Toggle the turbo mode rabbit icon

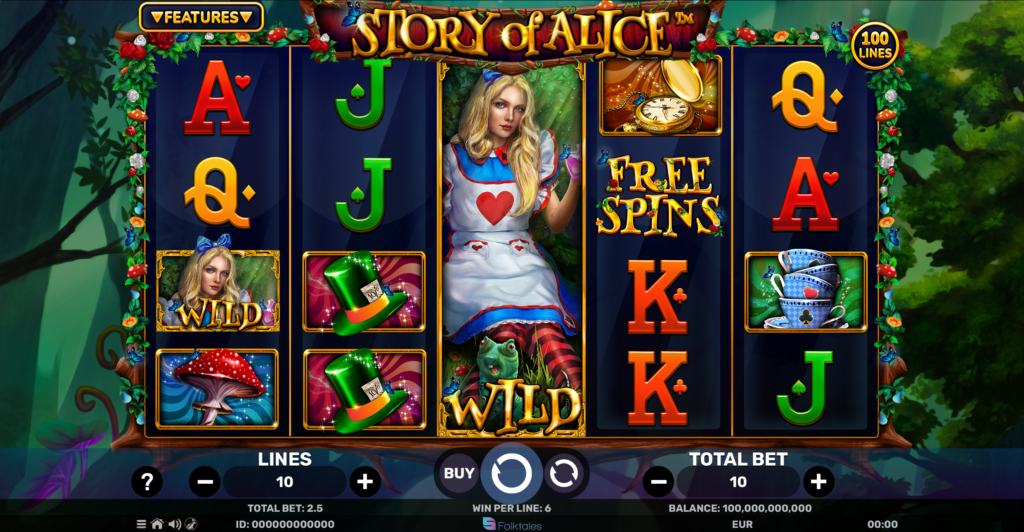click(x=191, y=524)
